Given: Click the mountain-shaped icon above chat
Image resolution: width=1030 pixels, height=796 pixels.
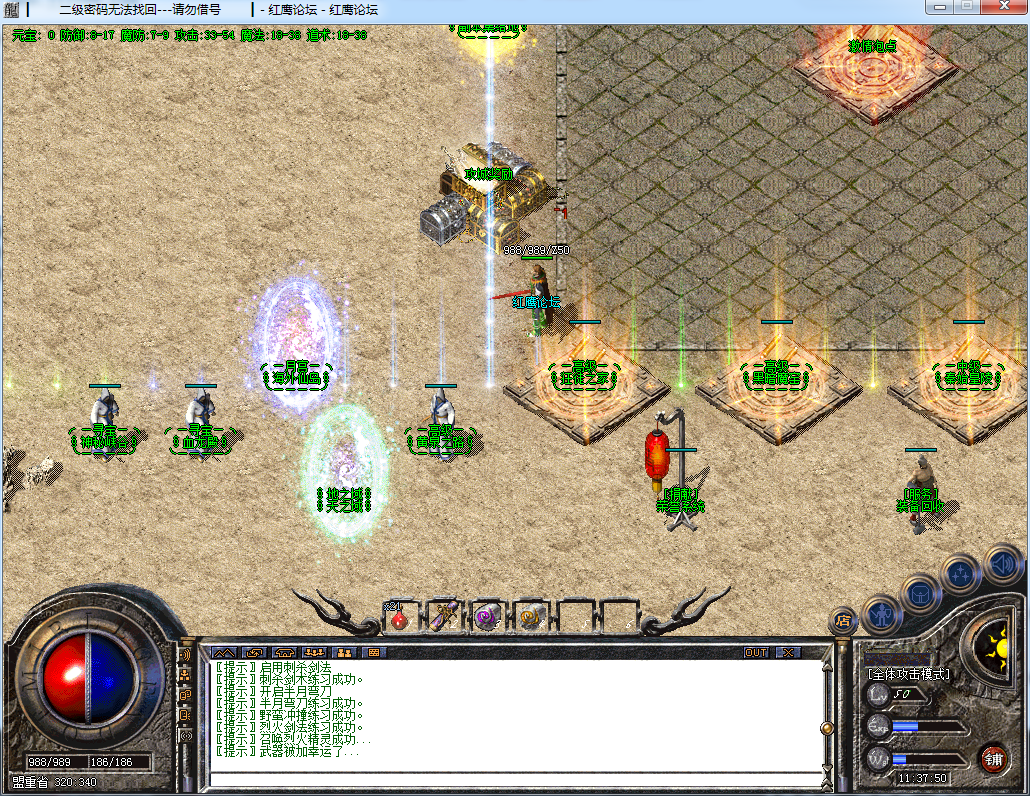Looking at the screenshot, I should coord(222,652).
